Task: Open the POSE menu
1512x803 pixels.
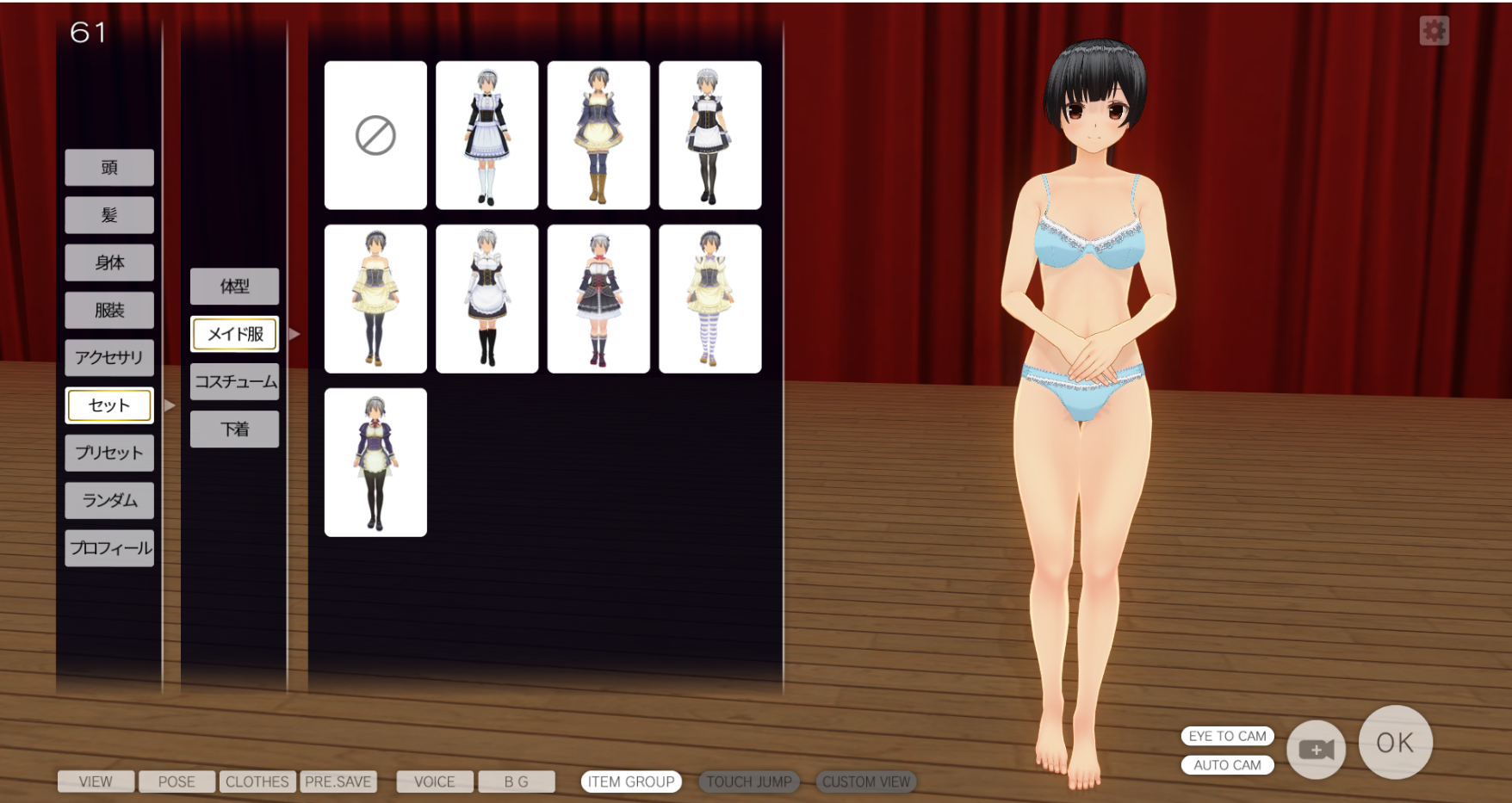Action: [x=177, y=781]
